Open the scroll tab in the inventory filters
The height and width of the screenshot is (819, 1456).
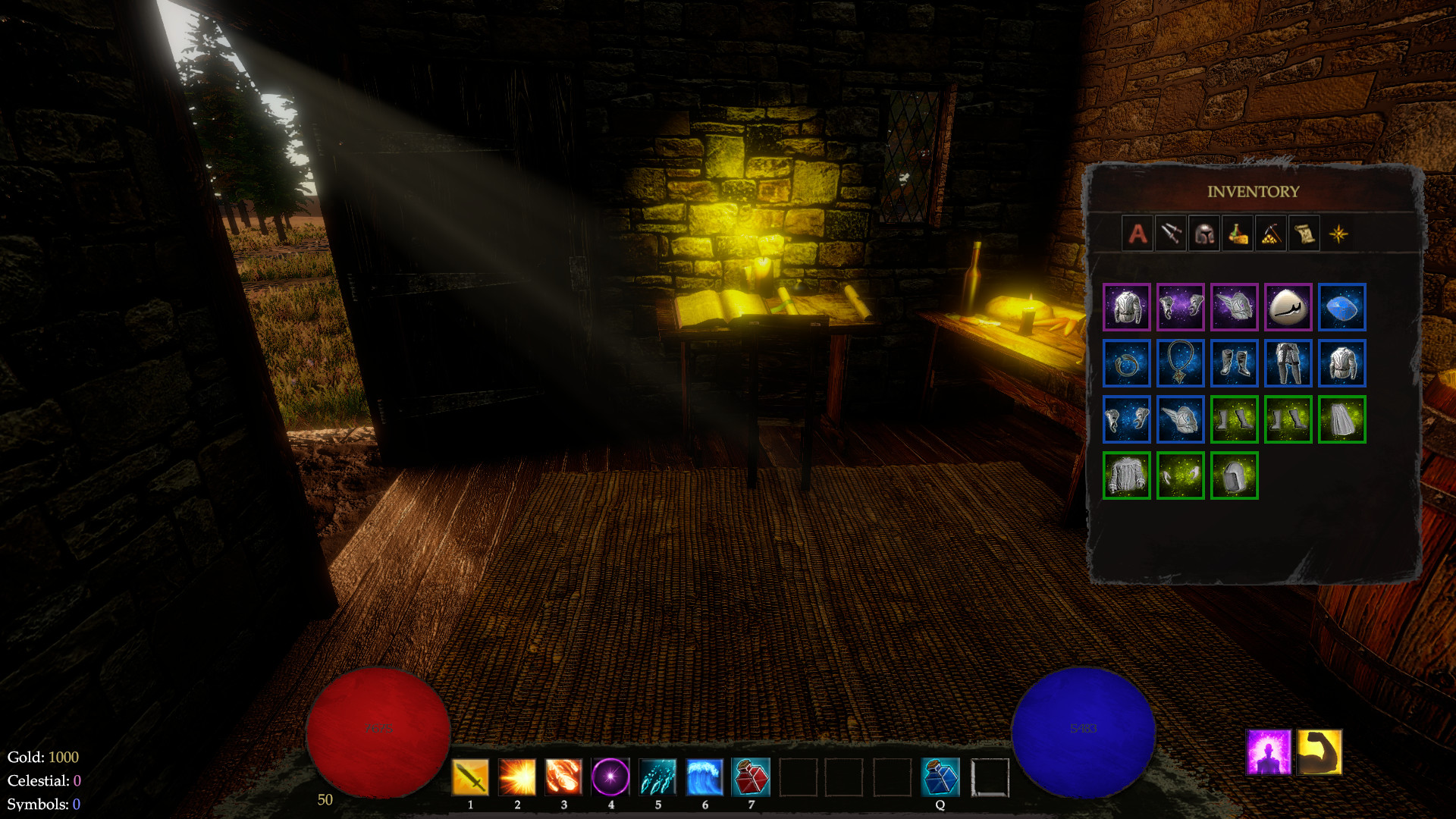(1304, 234)
